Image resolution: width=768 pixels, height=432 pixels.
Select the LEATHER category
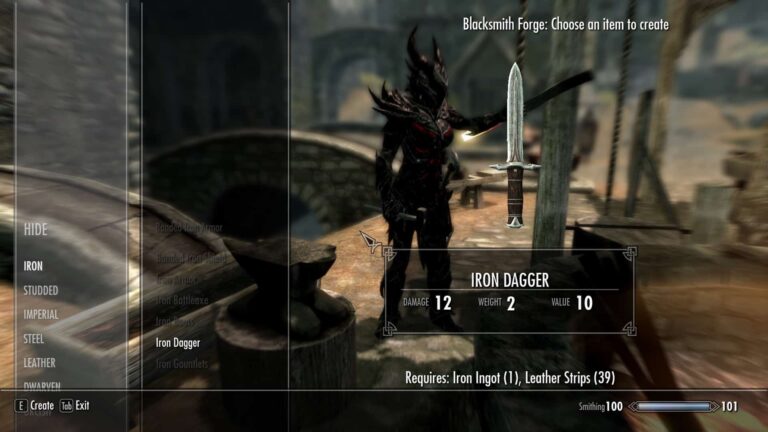point(40,363)
